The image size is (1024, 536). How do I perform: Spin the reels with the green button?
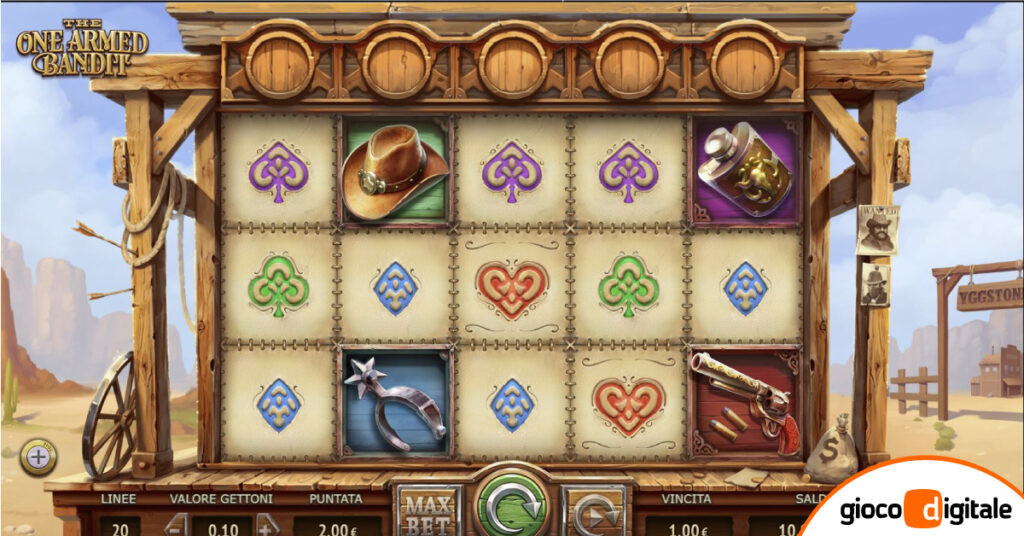[x=511, y=503]
